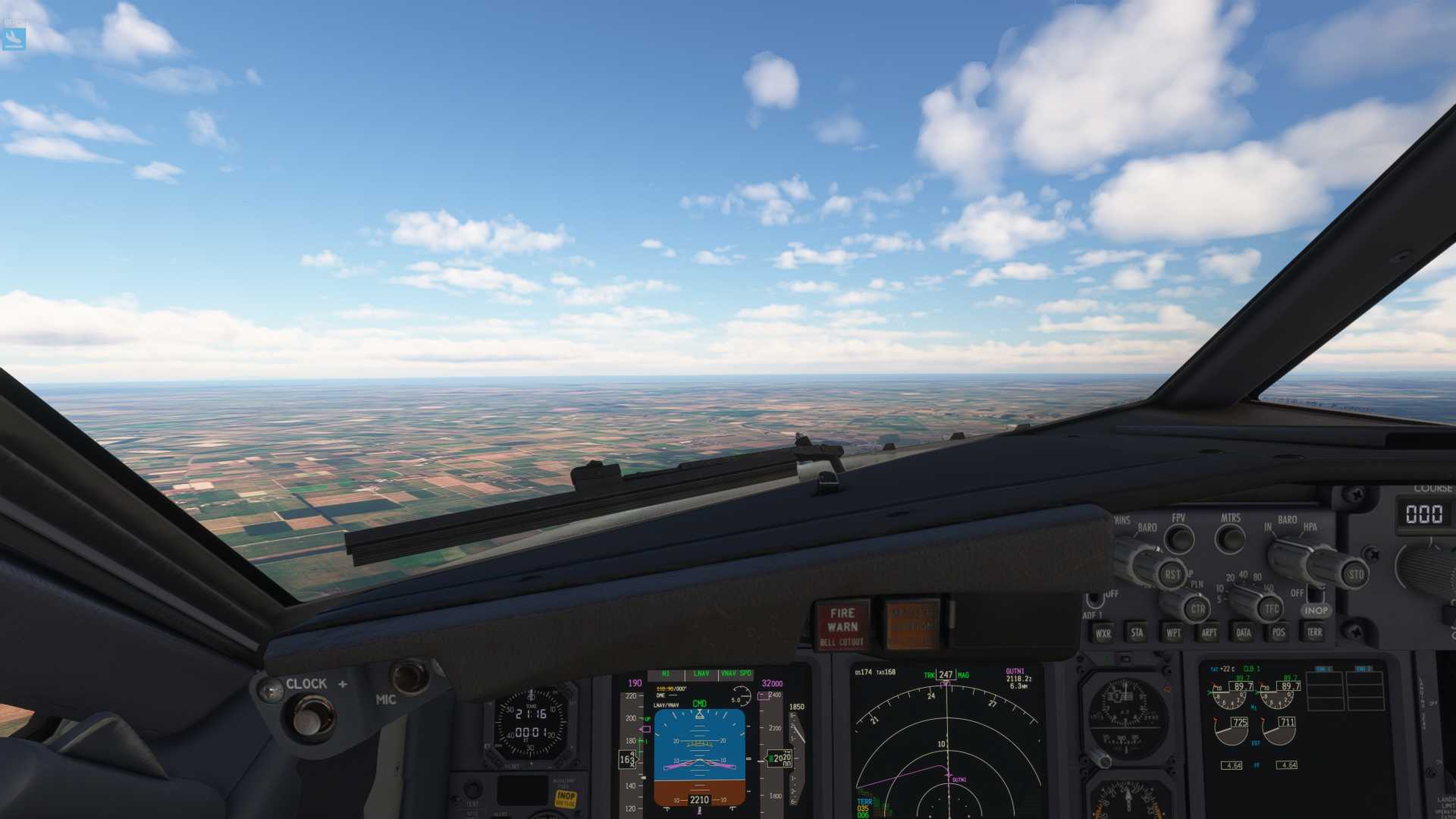1456x819 pixels.
Task: Toggle traffic display with the TFC button
Action: tap(1271, 608)
